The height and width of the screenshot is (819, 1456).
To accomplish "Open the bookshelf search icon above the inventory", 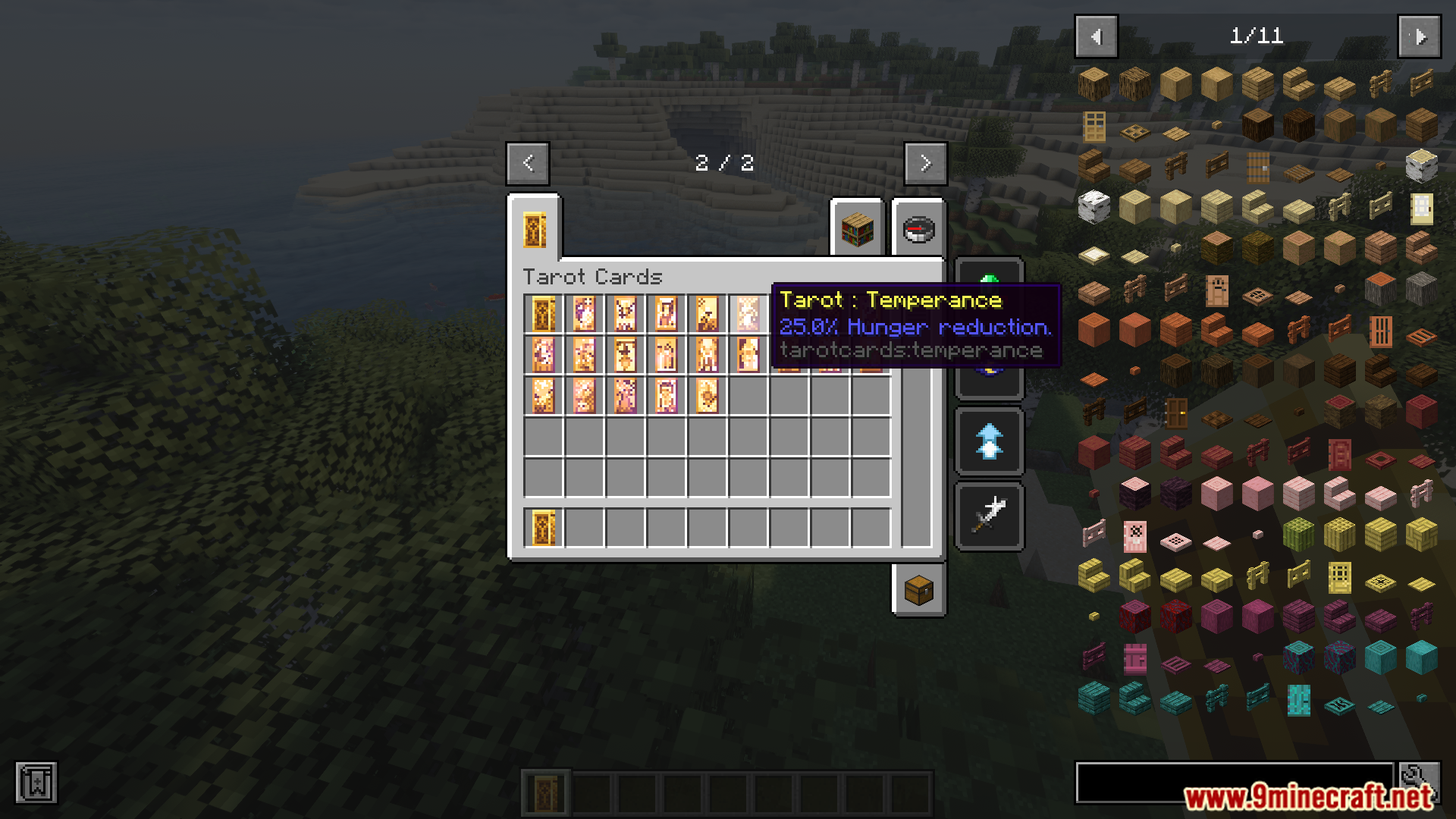I will pyautogui.click(x=858, y=231).
